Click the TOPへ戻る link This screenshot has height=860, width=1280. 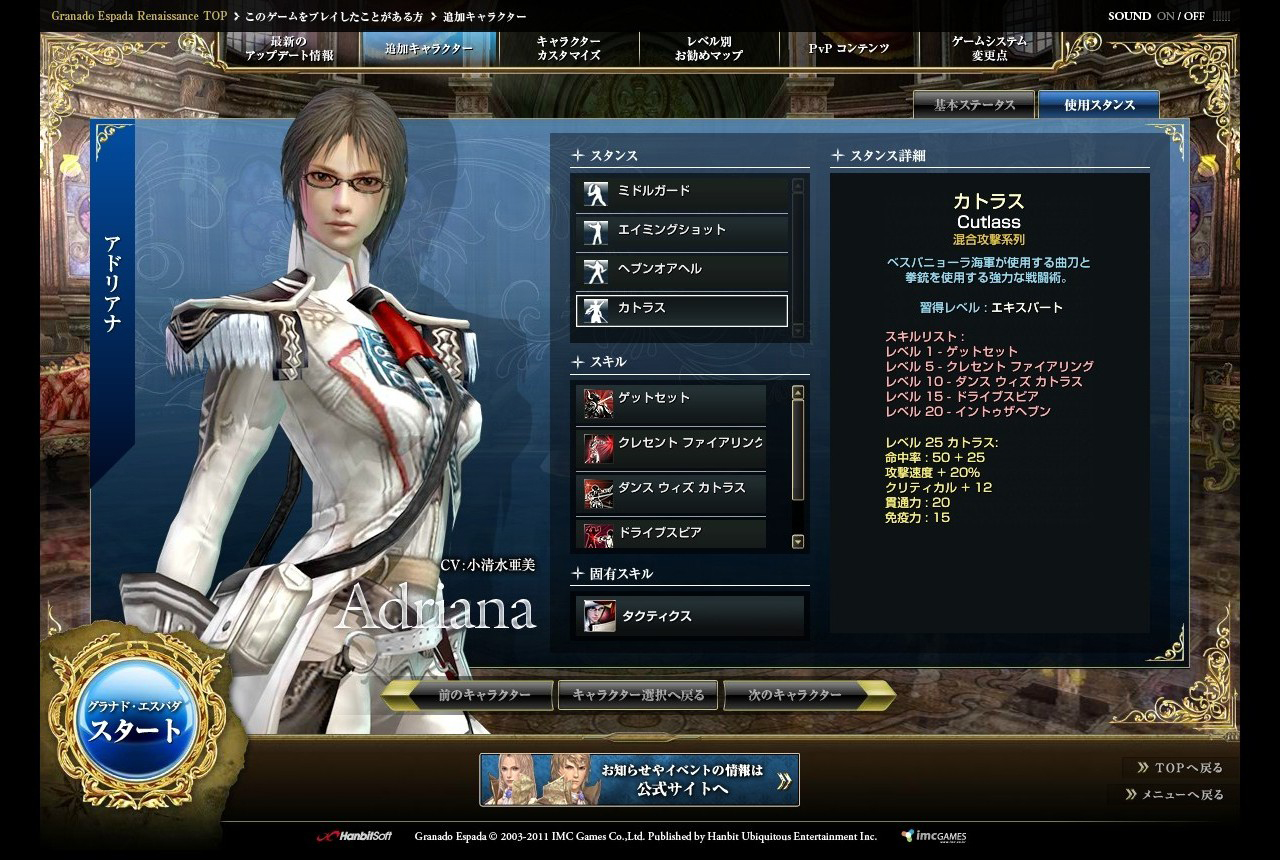(1180, 768)
